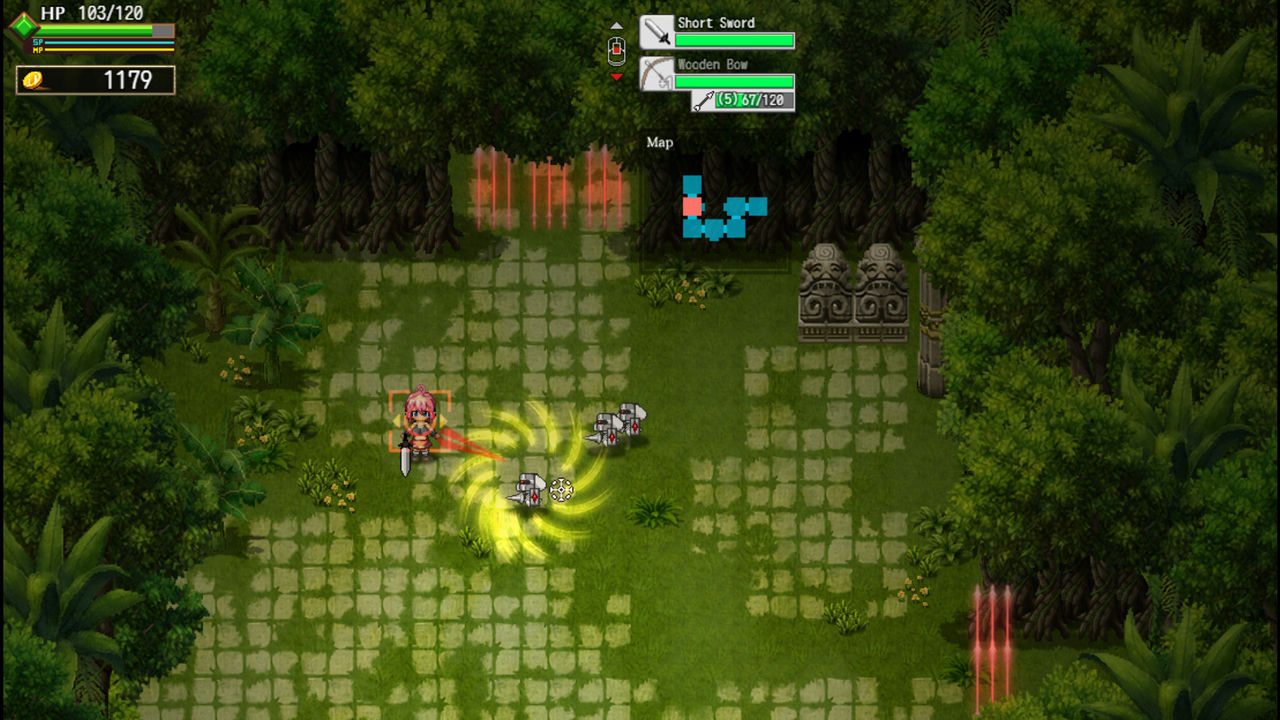
Task: Click the ammo count reading 67/120
Action: coord(760,100)
